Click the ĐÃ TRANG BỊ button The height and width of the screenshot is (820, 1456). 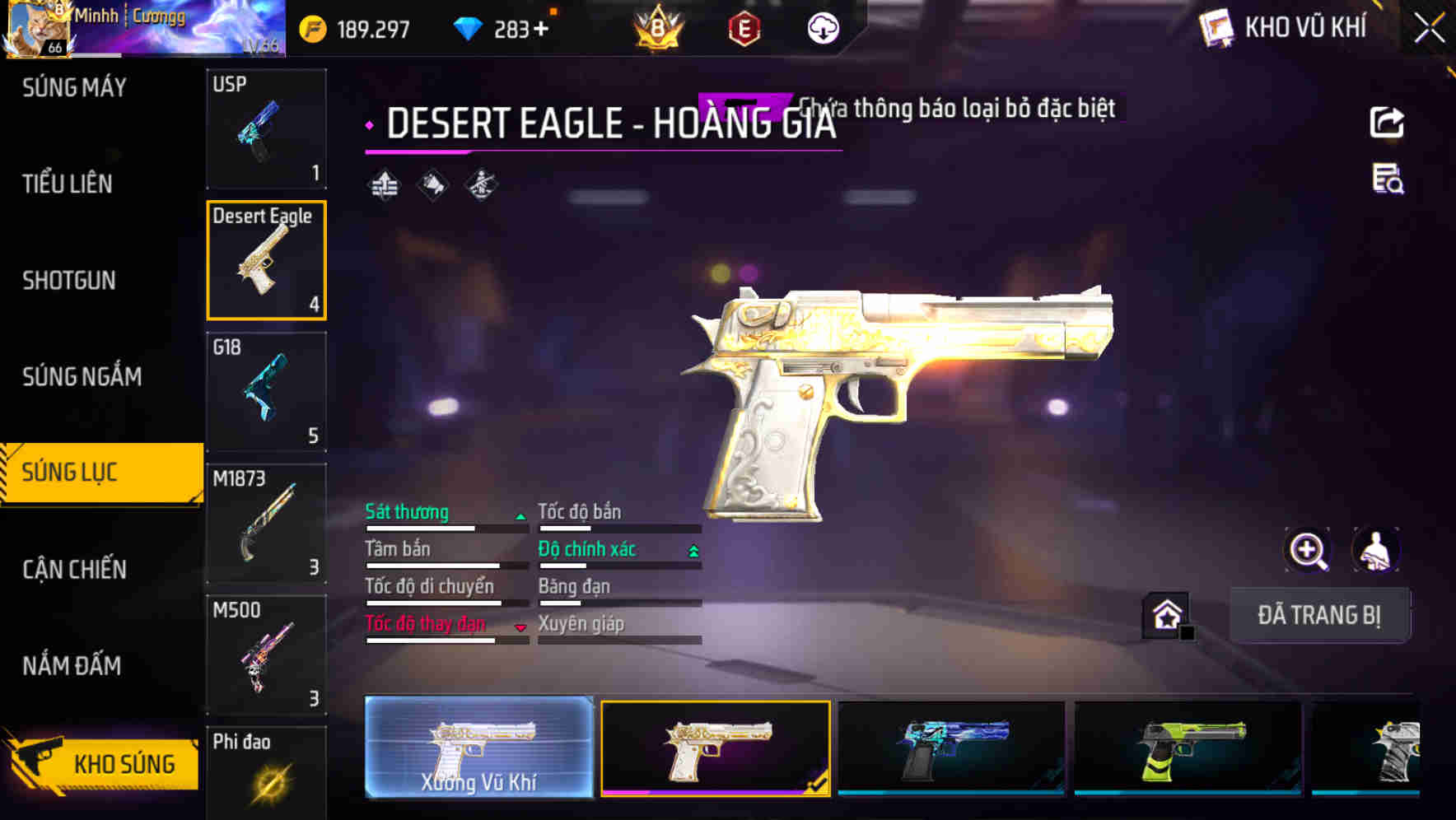1319,614
